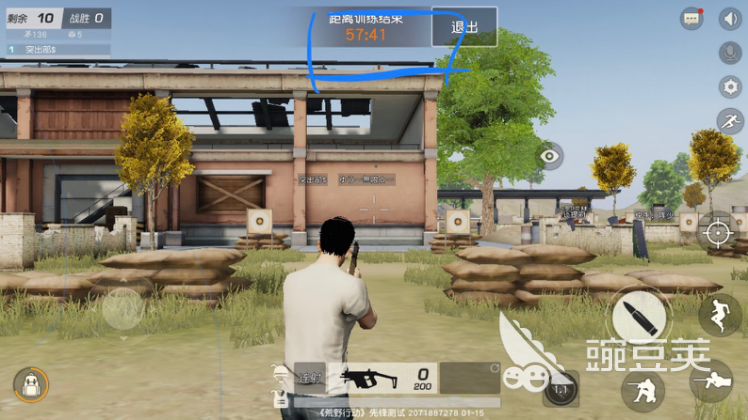Viewport: 748px width, 420px height.
Task: Activate the auto-run sprint icon
Action: pyautogui.click(x=730, y=121)
